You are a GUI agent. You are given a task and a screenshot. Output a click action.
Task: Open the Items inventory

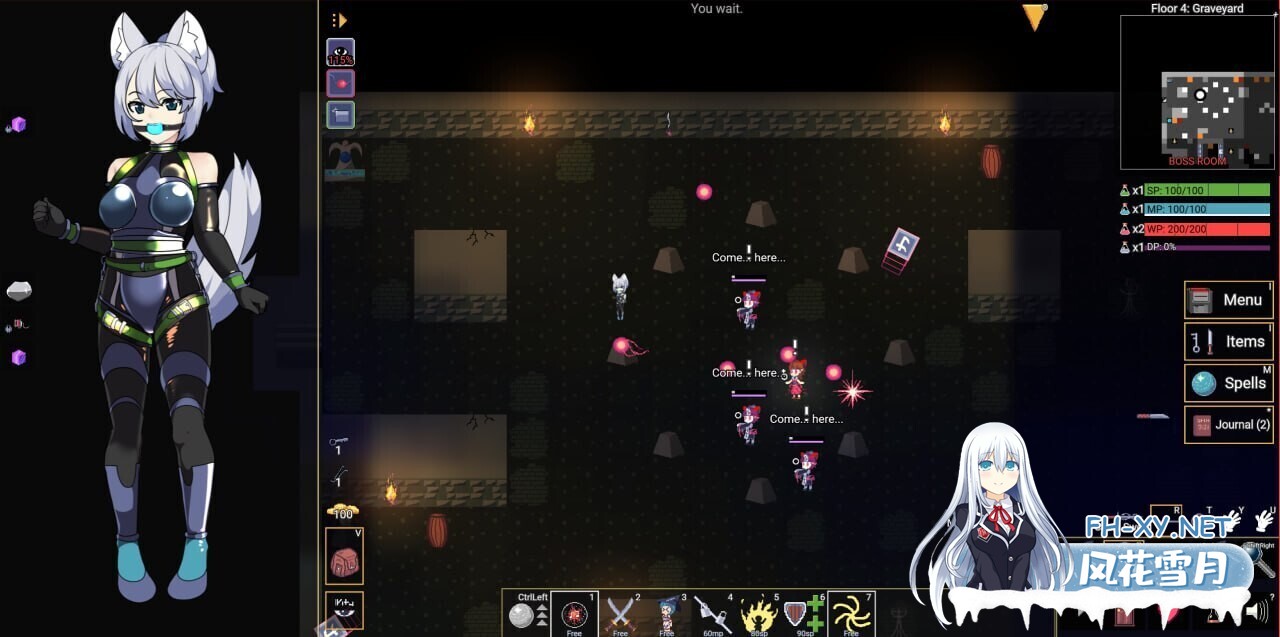1228,342
